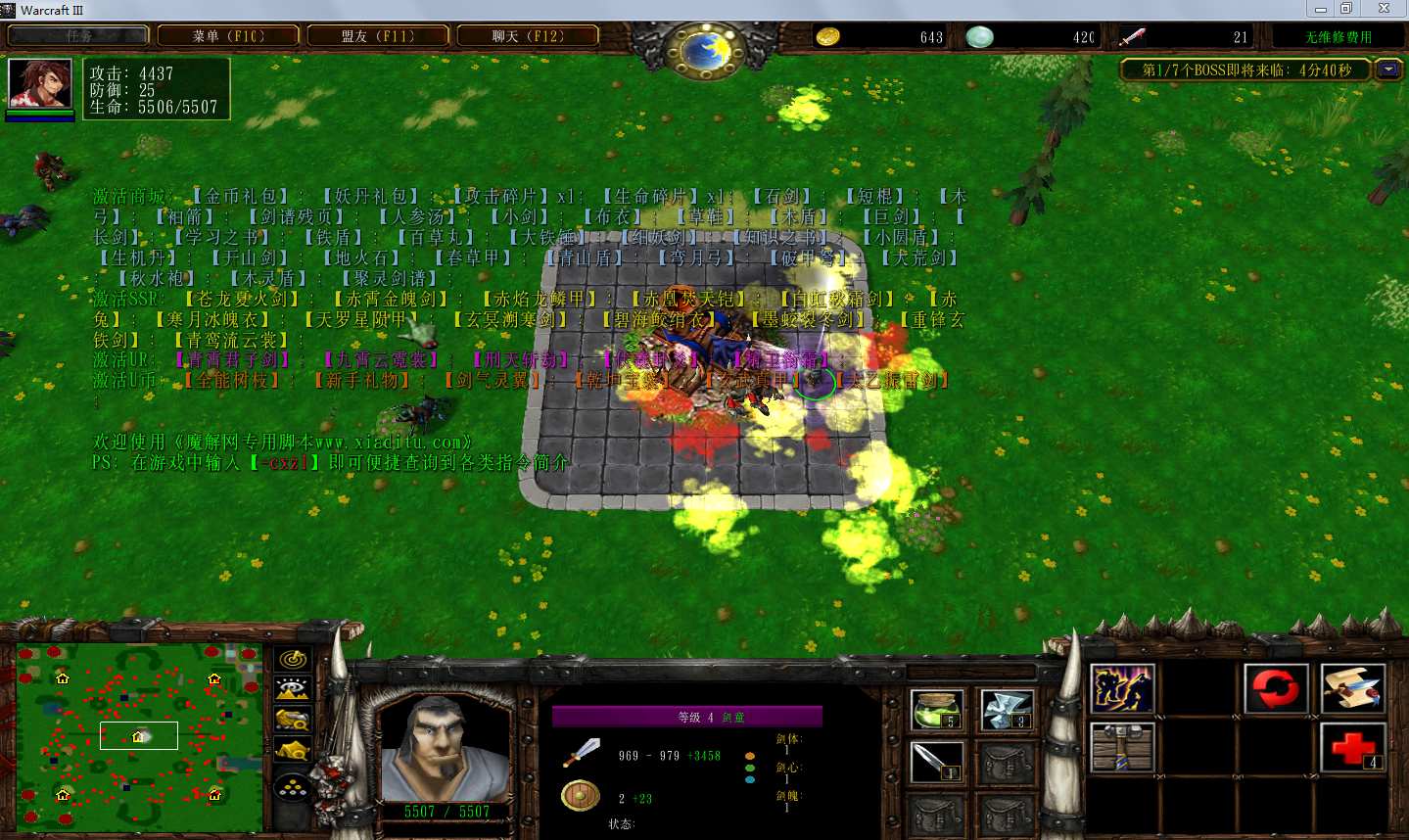Viewport: 1409px width, 840px height.
Task: Open the 聊天 (F12) chat log
Action: [x=528, y=36]
